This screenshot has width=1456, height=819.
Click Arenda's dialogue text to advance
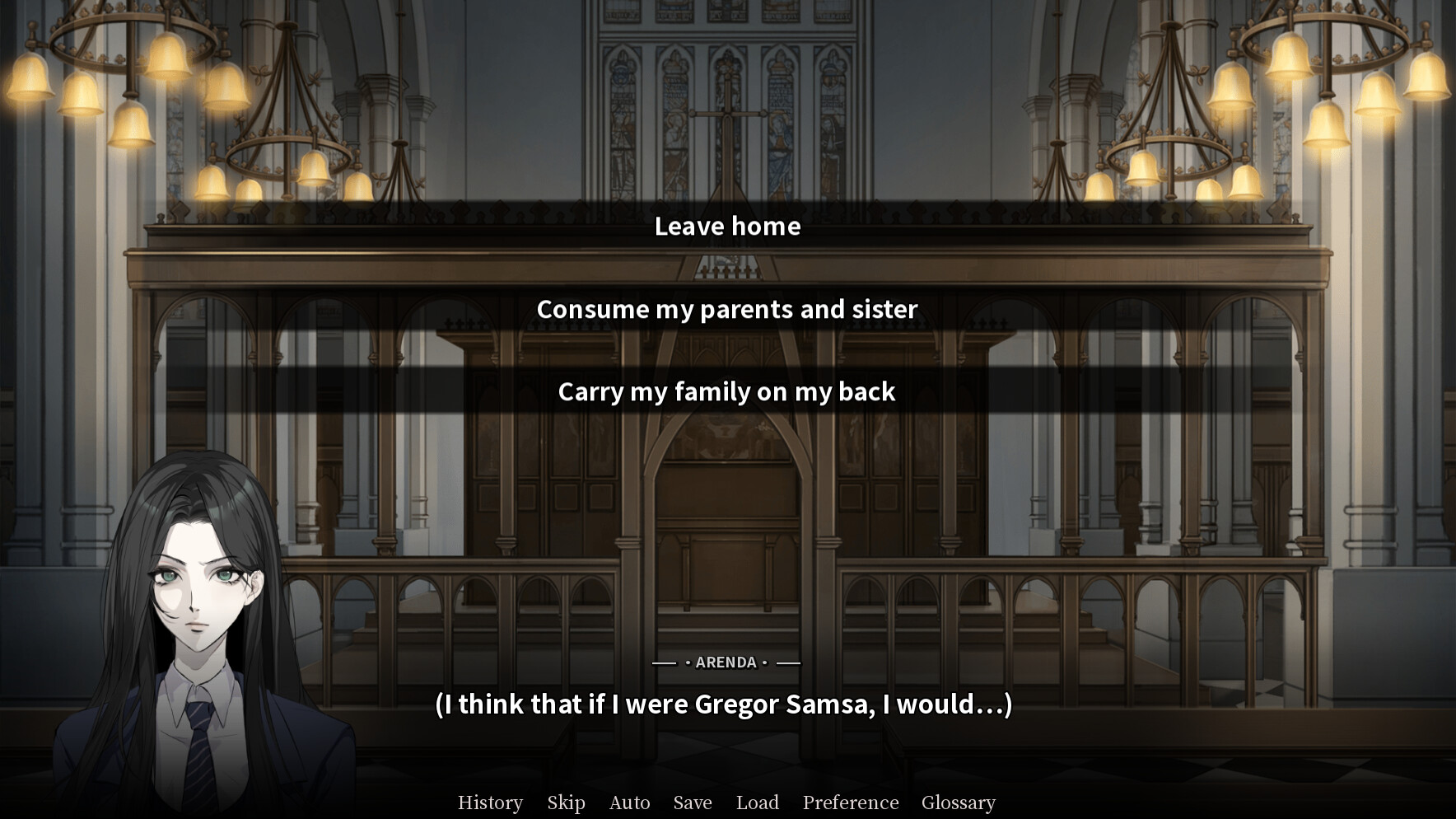click(x=725, y=704)
